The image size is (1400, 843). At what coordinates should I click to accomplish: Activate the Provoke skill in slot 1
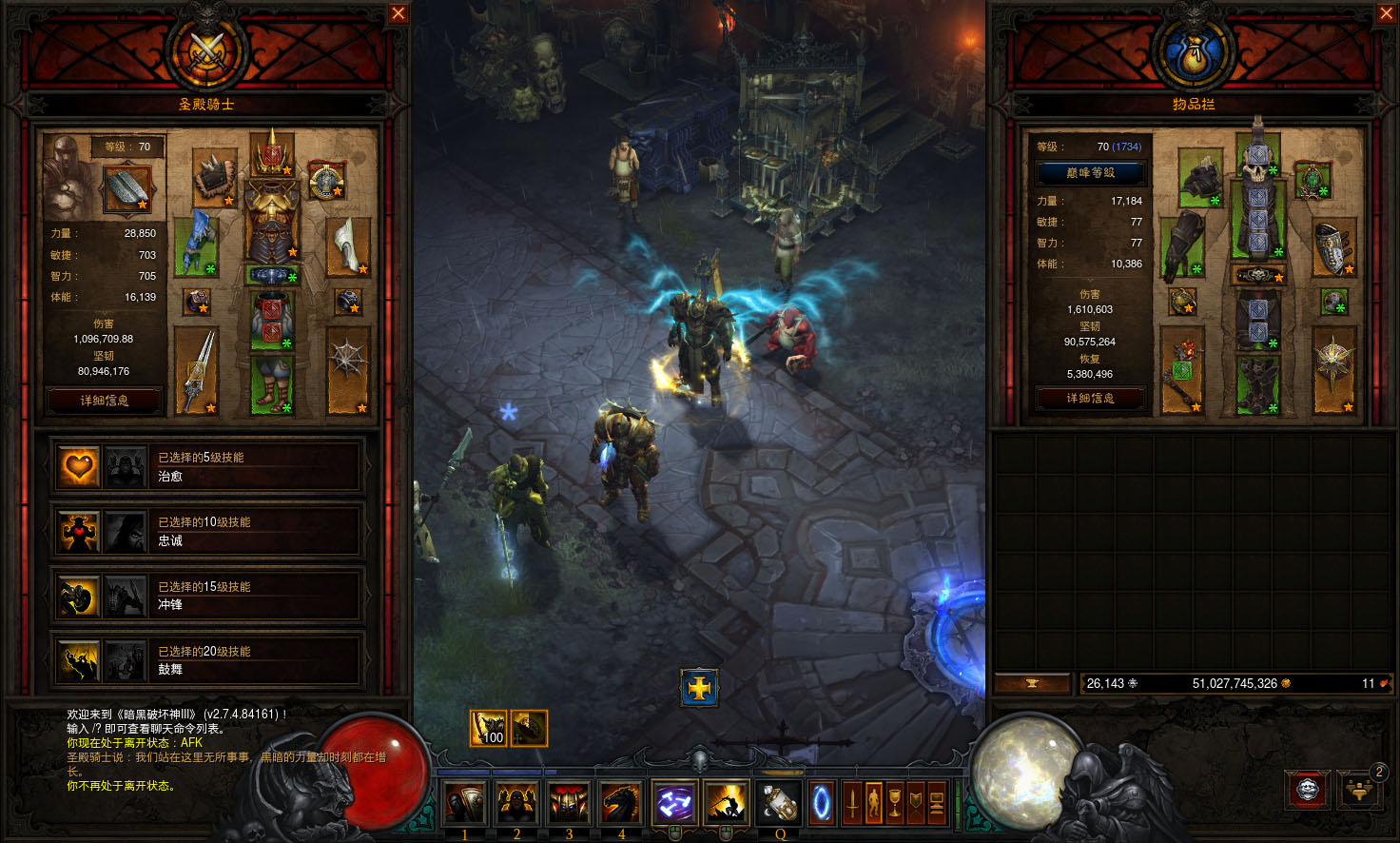tap(464, 802)
